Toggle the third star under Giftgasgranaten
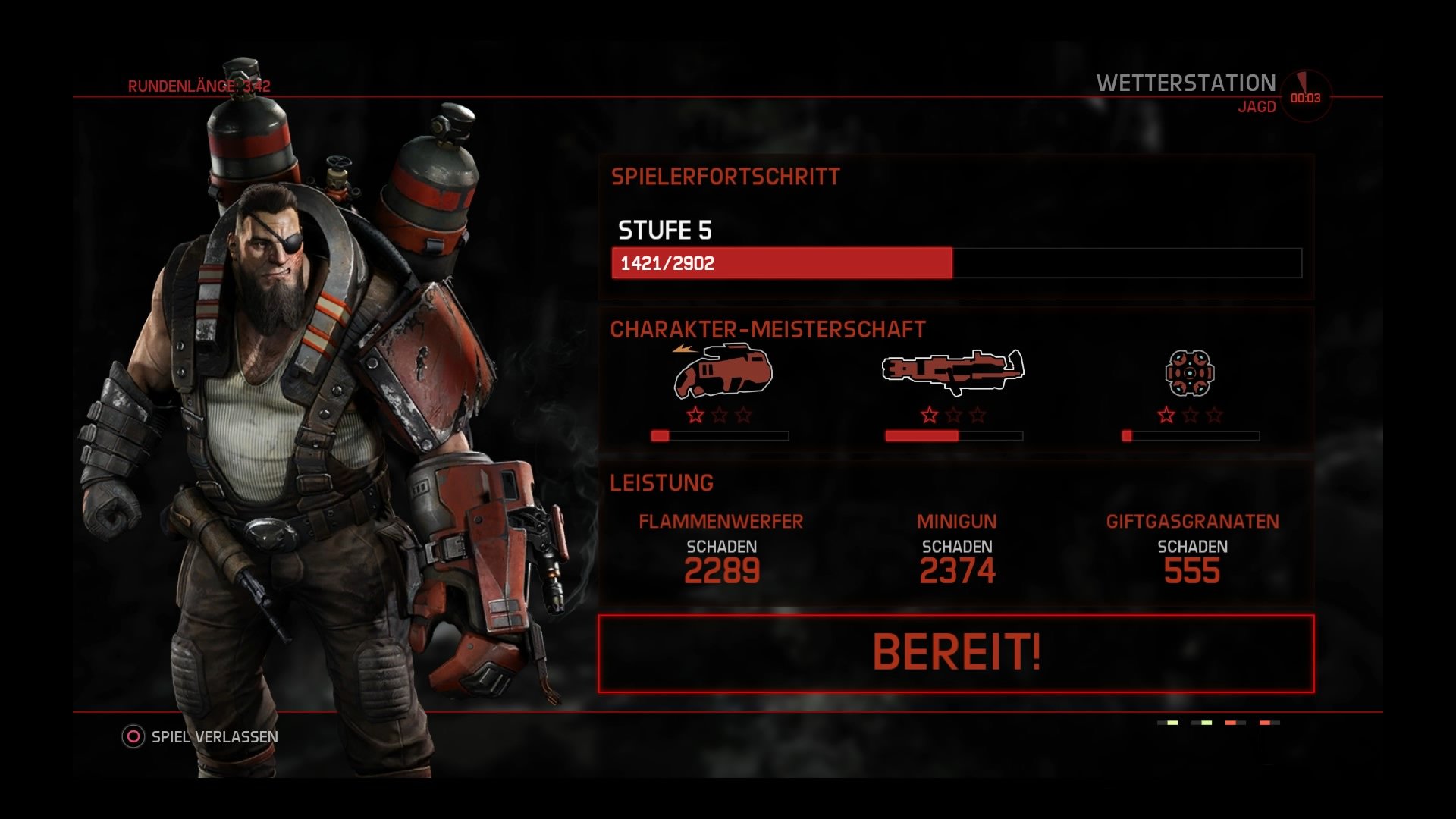Viewport: 1456px width, 819px height. tap(1214, 413)
